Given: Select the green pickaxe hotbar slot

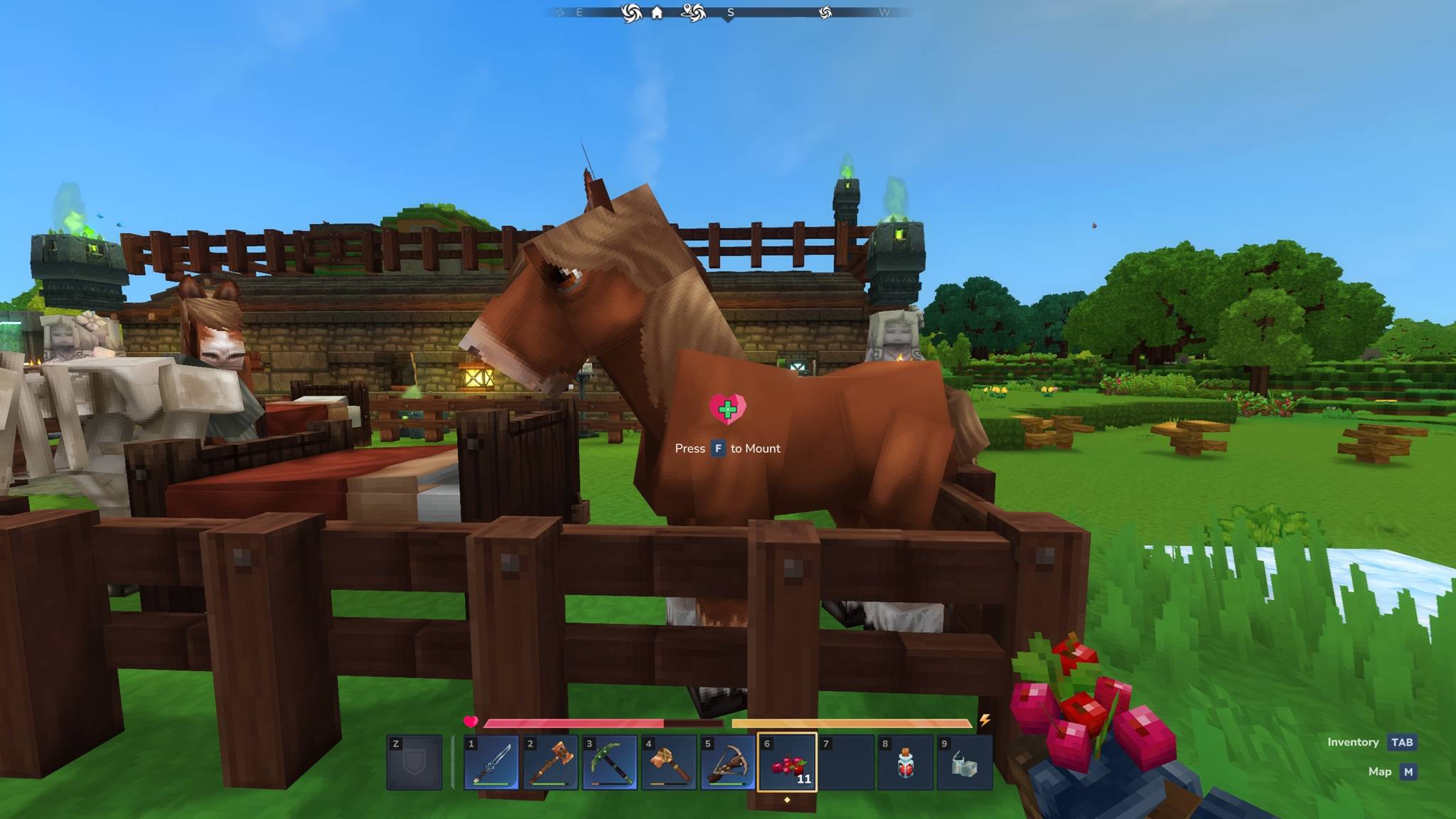Looking at the screenshot, I should [x=609, y=763].
